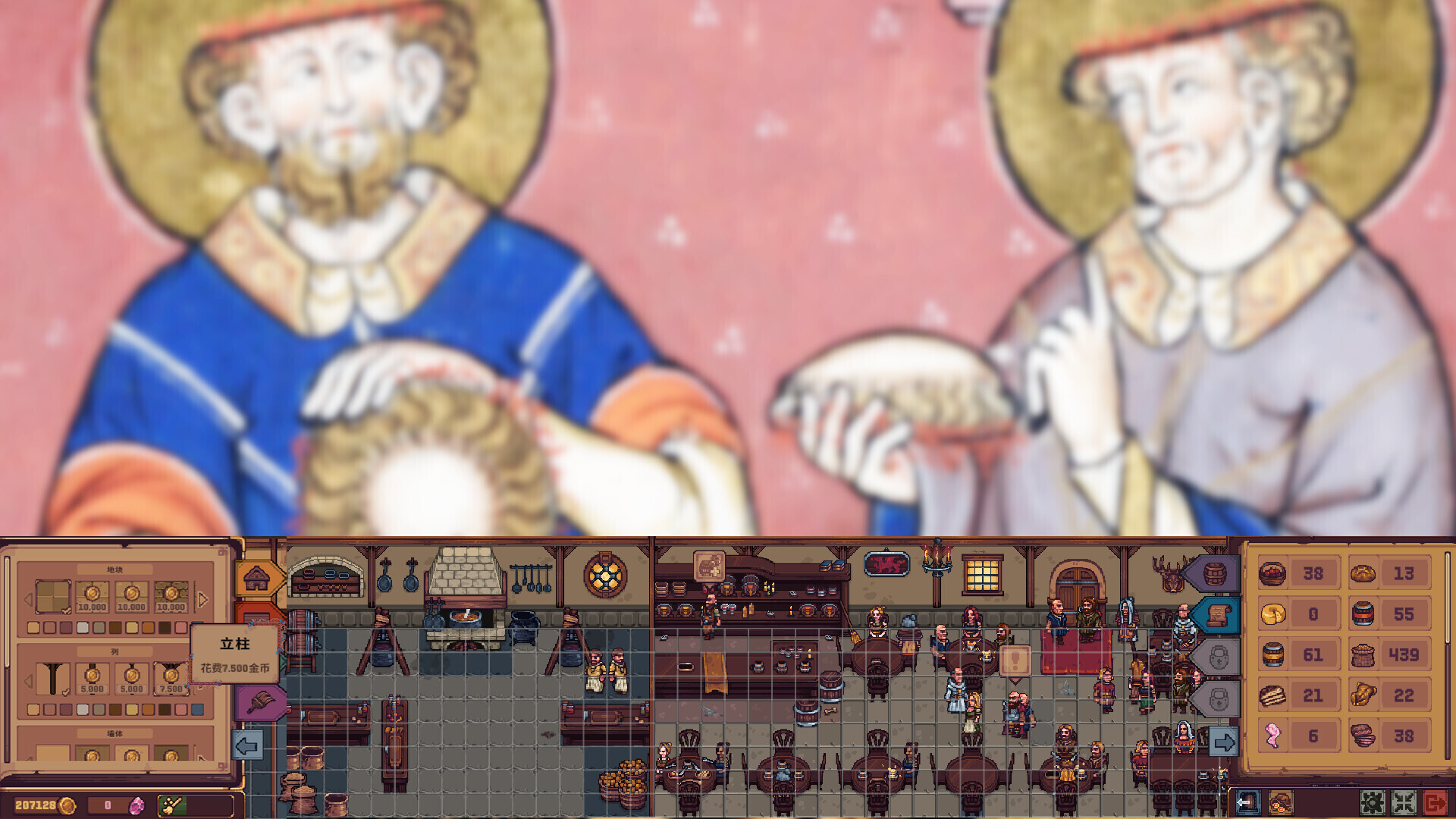Open the settings gear in bottom-right corner
Screen dimensions: 1456x819
point(1373,803)
